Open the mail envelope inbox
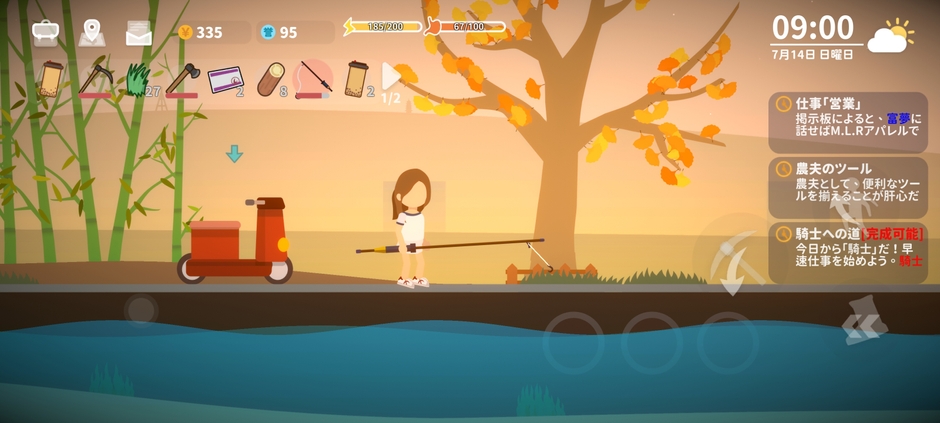The width and height of the screenshot is (940, 423). (139, 33)
